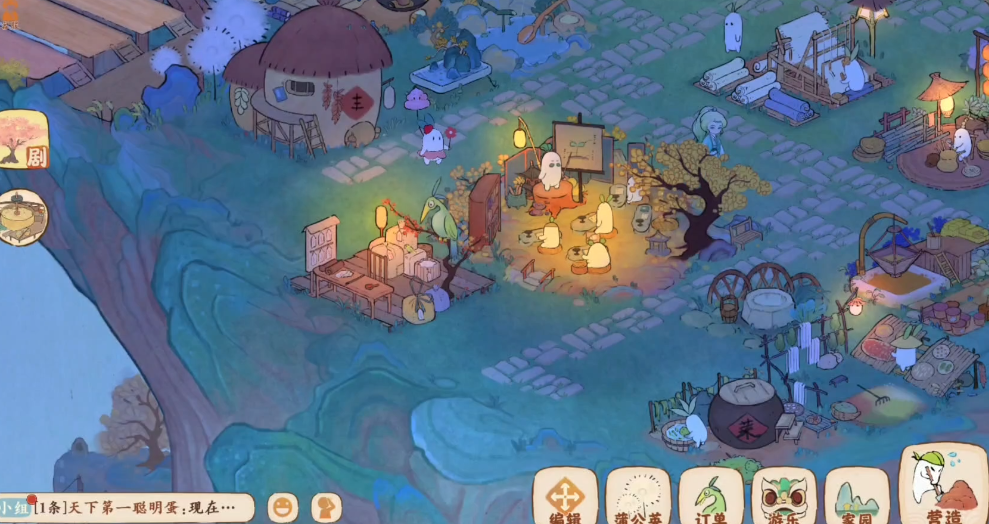Open the smiley emoji button
The image size is (989, 524).
point(285,507)
